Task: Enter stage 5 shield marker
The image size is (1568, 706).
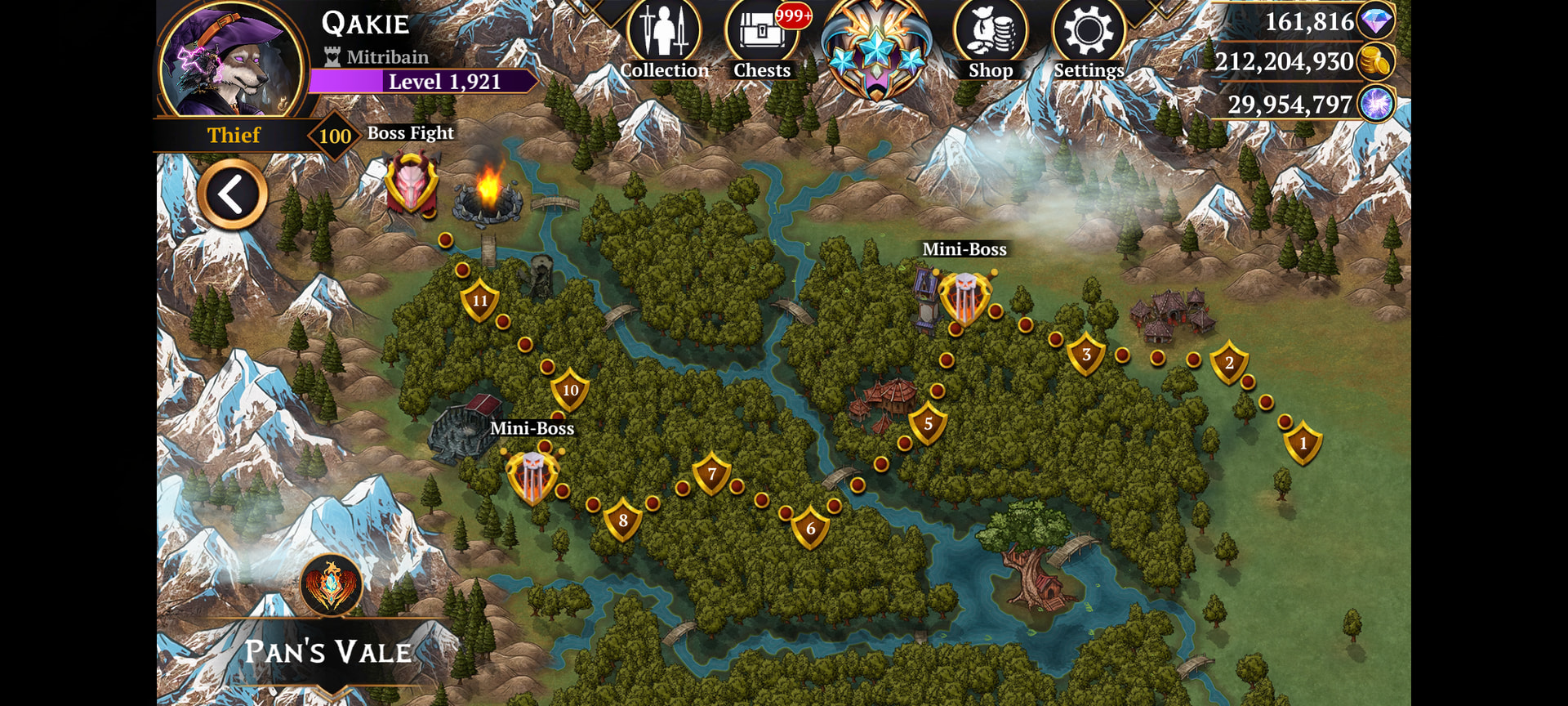Action: pyautogui.click(x=928, y=424)
